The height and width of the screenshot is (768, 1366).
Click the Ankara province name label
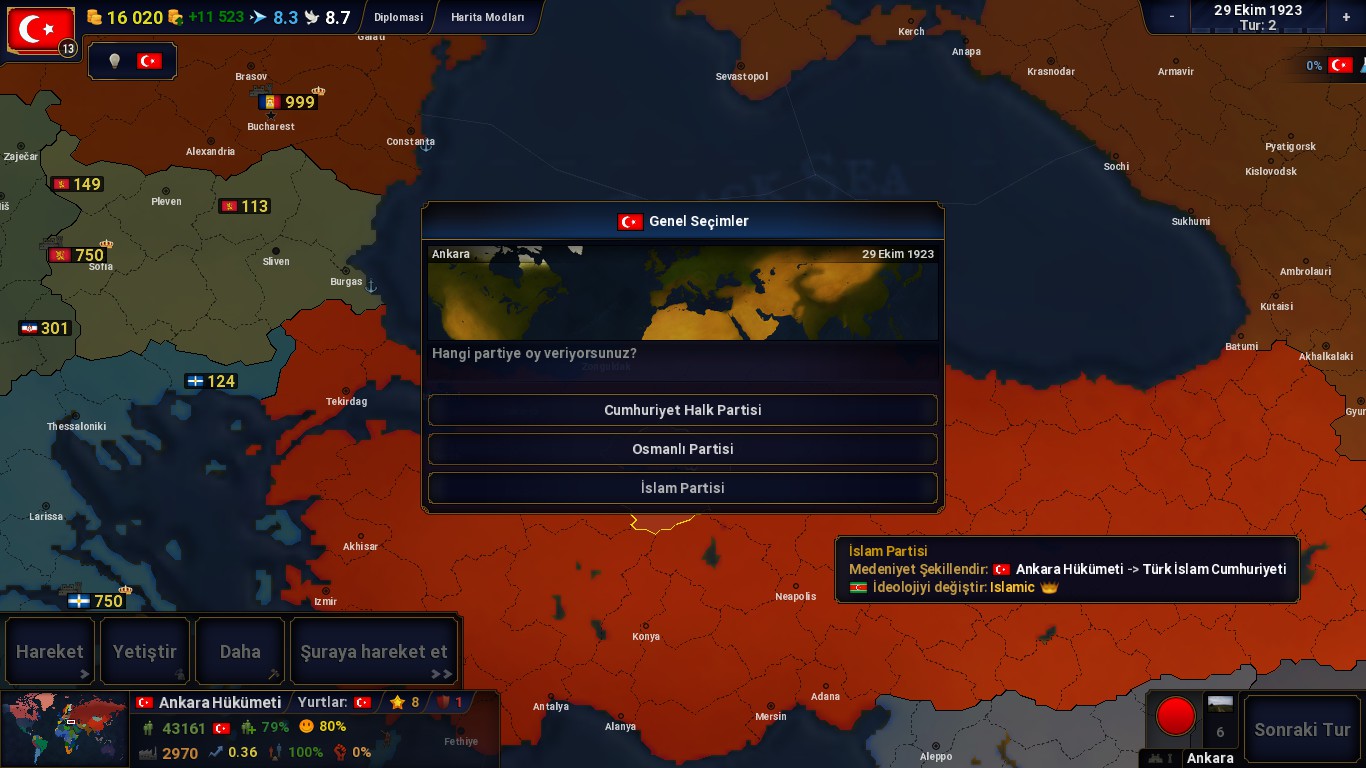click(1210, 758)
